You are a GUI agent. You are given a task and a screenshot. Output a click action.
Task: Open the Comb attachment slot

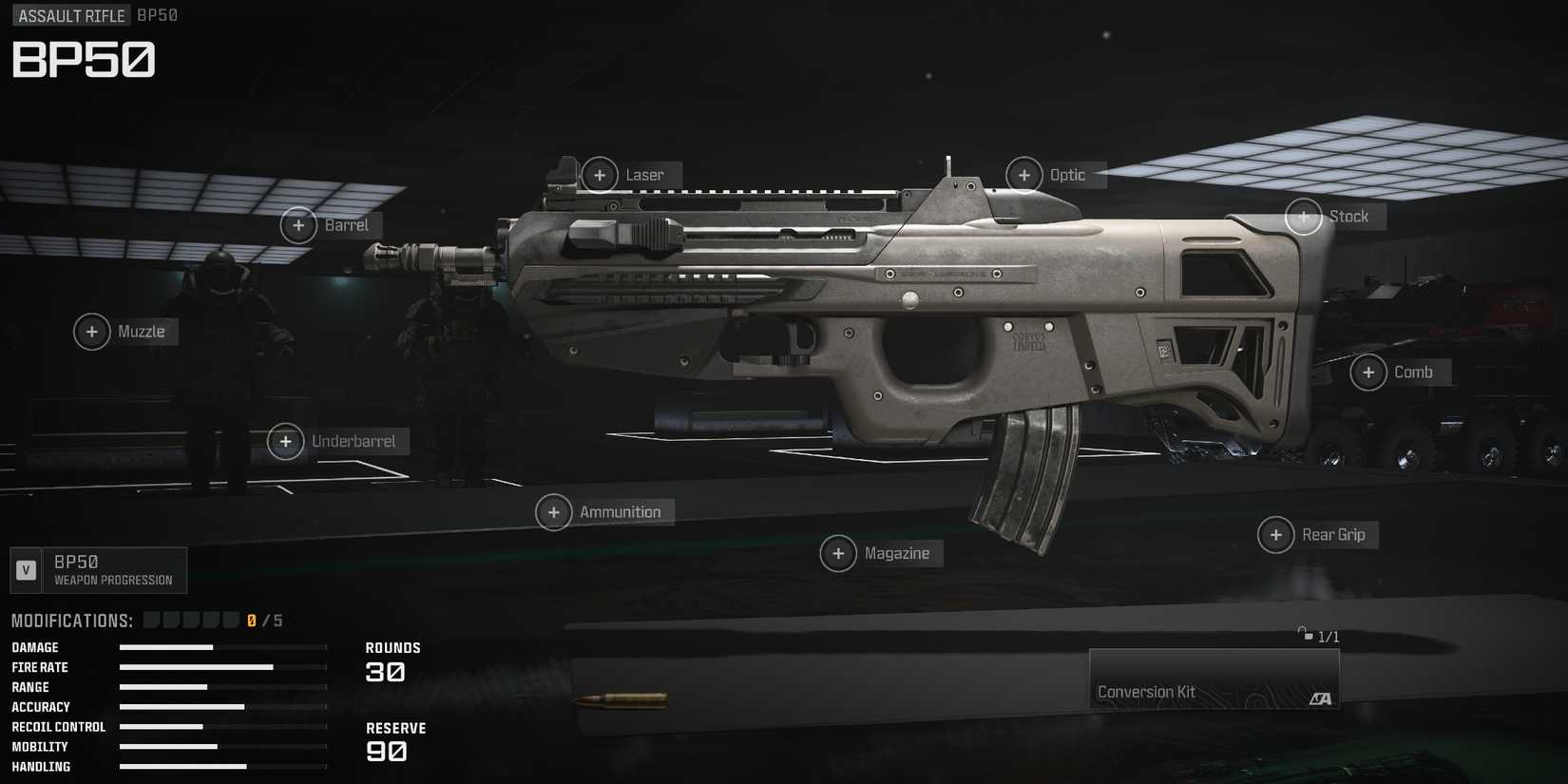pyautogui.click(x=1369, y=373)
